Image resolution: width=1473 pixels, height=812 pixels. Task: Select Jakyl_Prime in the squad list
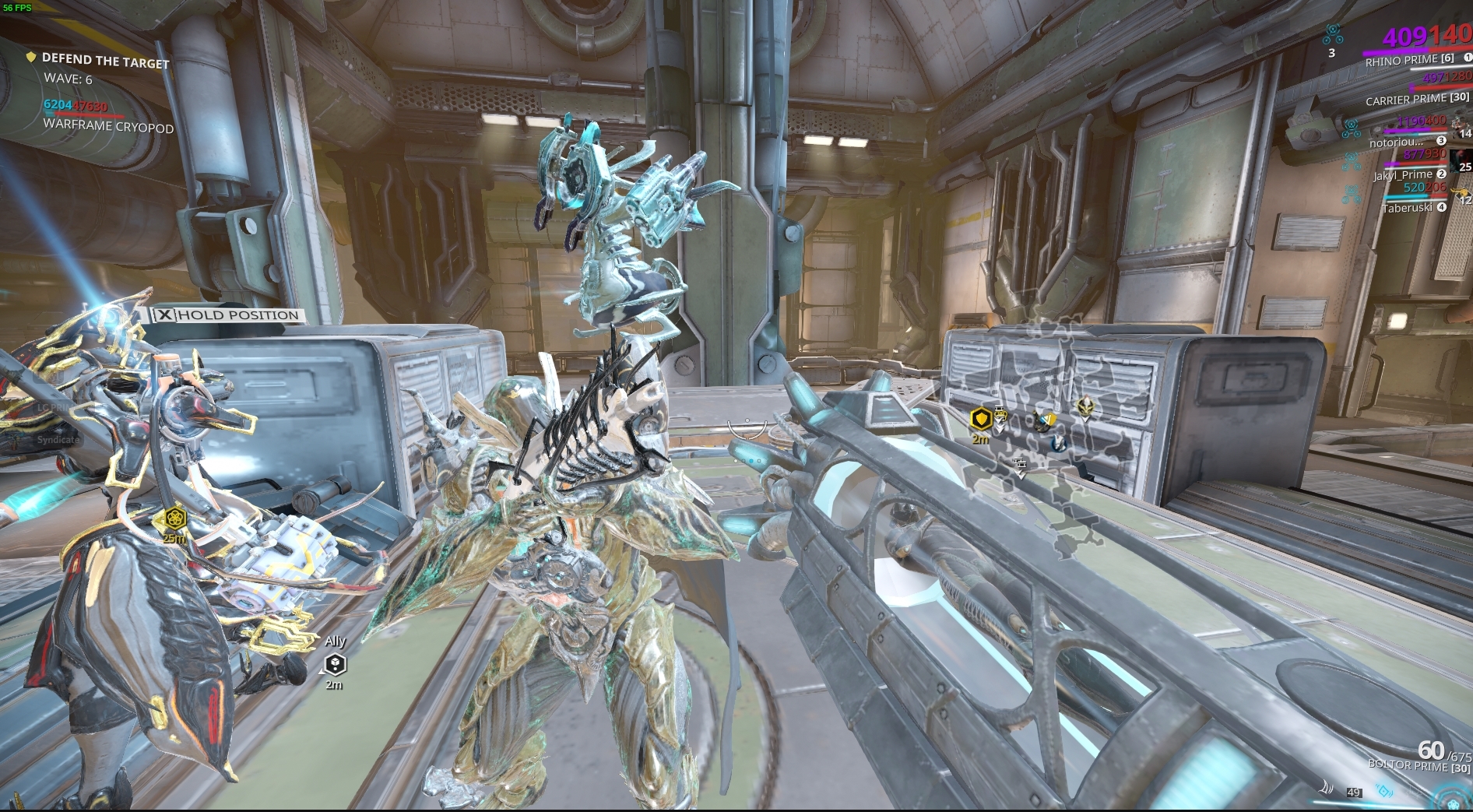1402,175
